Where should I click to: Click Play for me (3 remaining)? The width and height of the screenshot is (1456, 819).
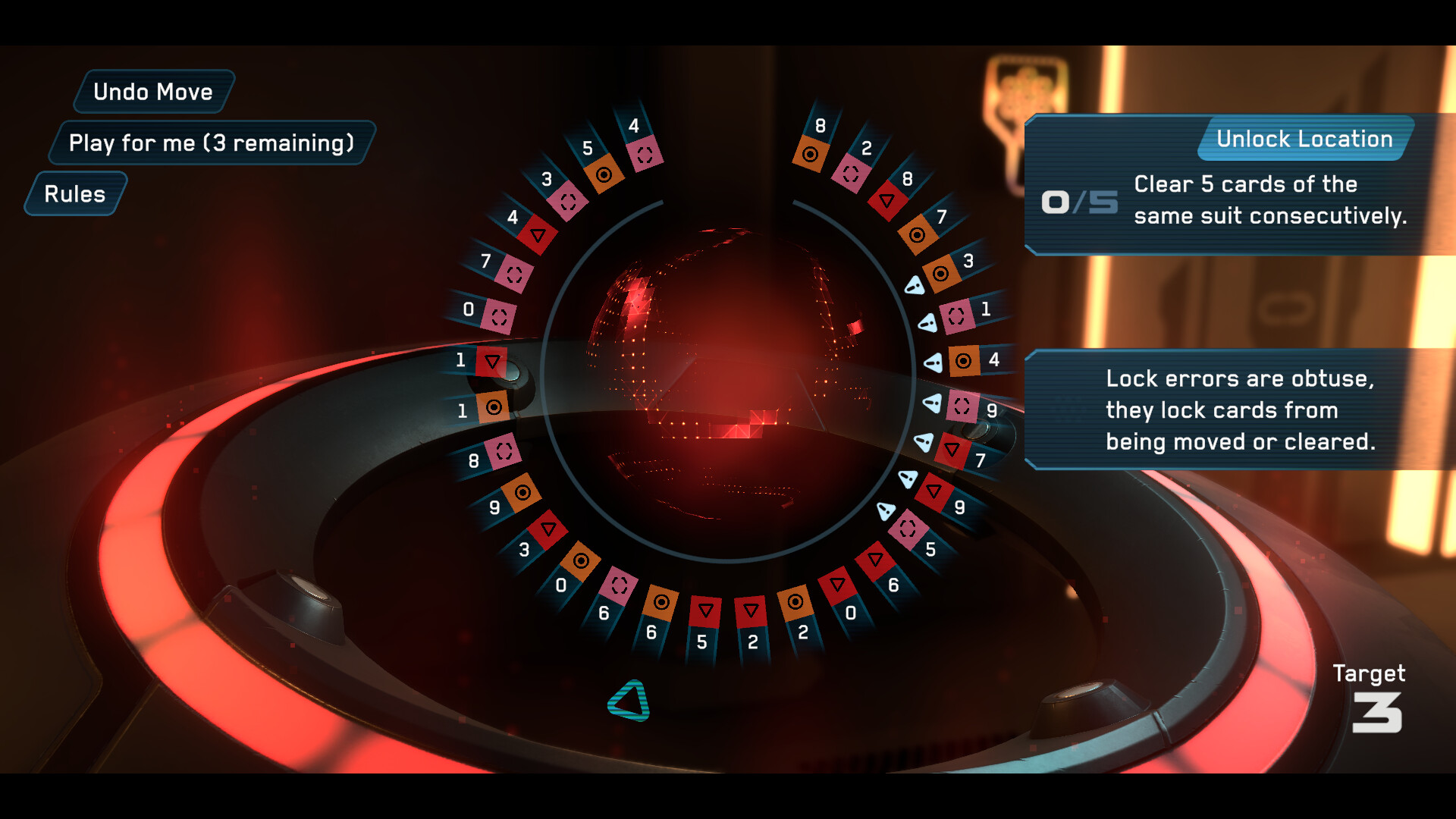(x=211, y=142)
